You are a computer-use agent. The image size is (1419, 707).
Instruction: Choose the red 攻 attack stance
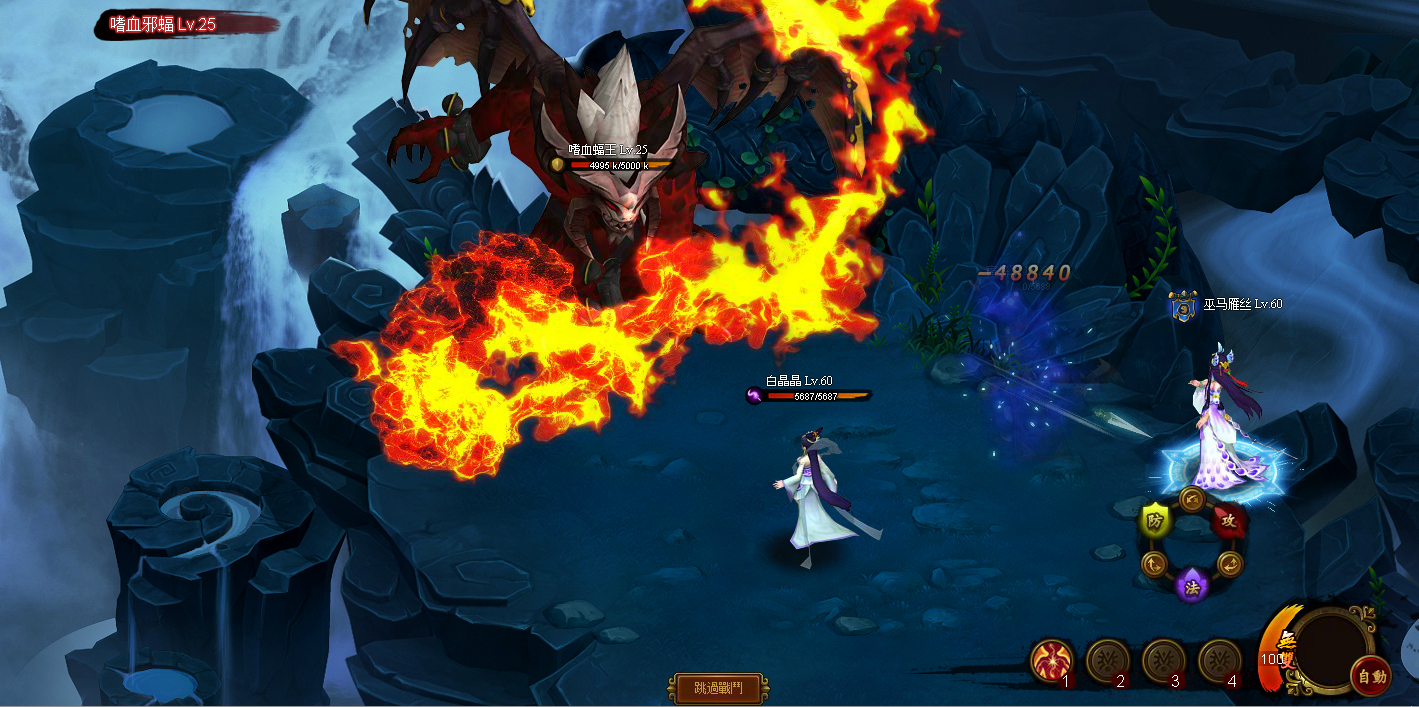click(x=1229, y=520)
